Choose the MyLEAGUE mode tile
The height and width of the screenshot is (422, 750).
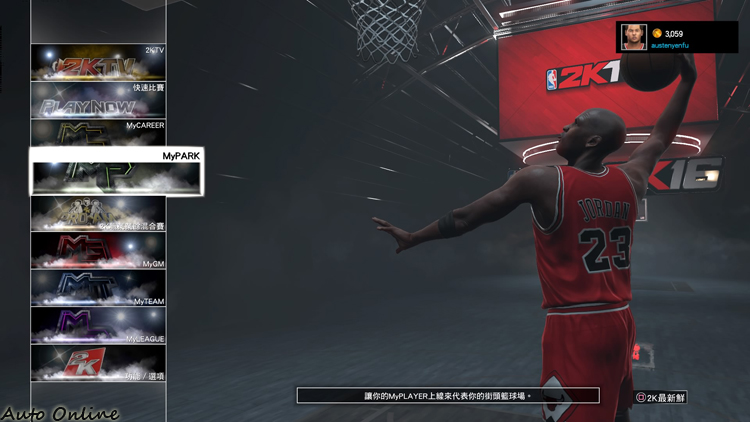tap(98, 325)
